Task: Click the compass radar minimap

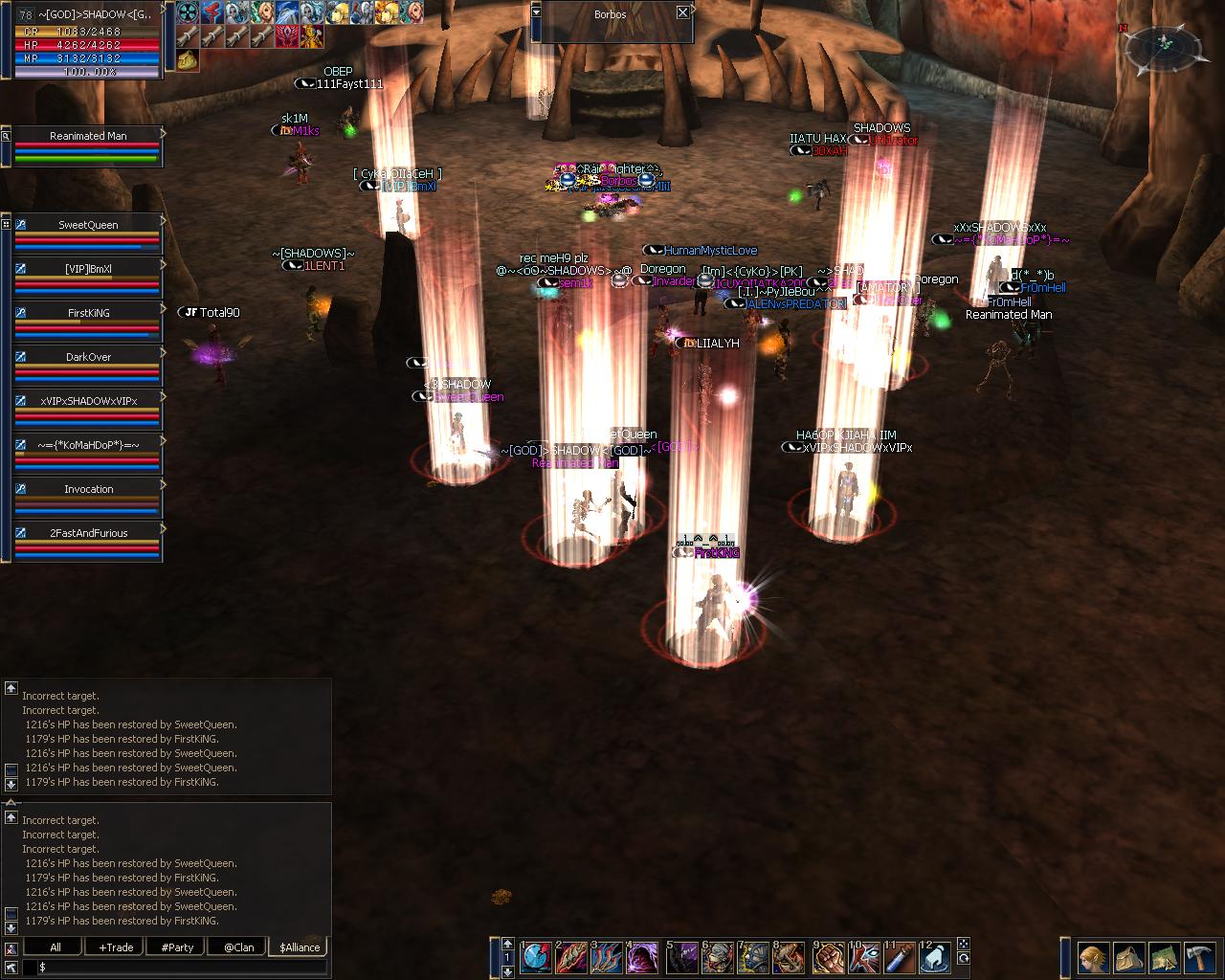Action: (x=1163, y=44)
